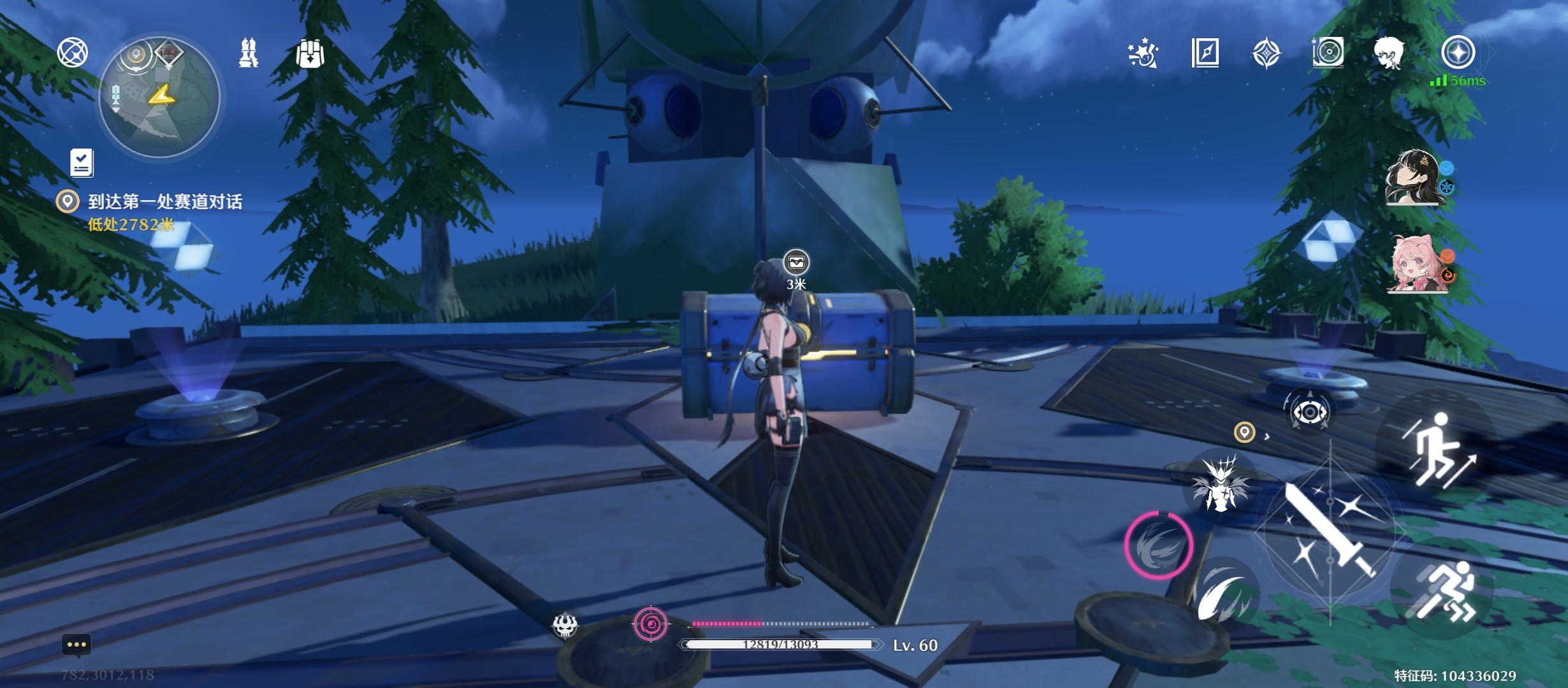
Task: Open the chat speech bubble
Action: tap(76, 645)
